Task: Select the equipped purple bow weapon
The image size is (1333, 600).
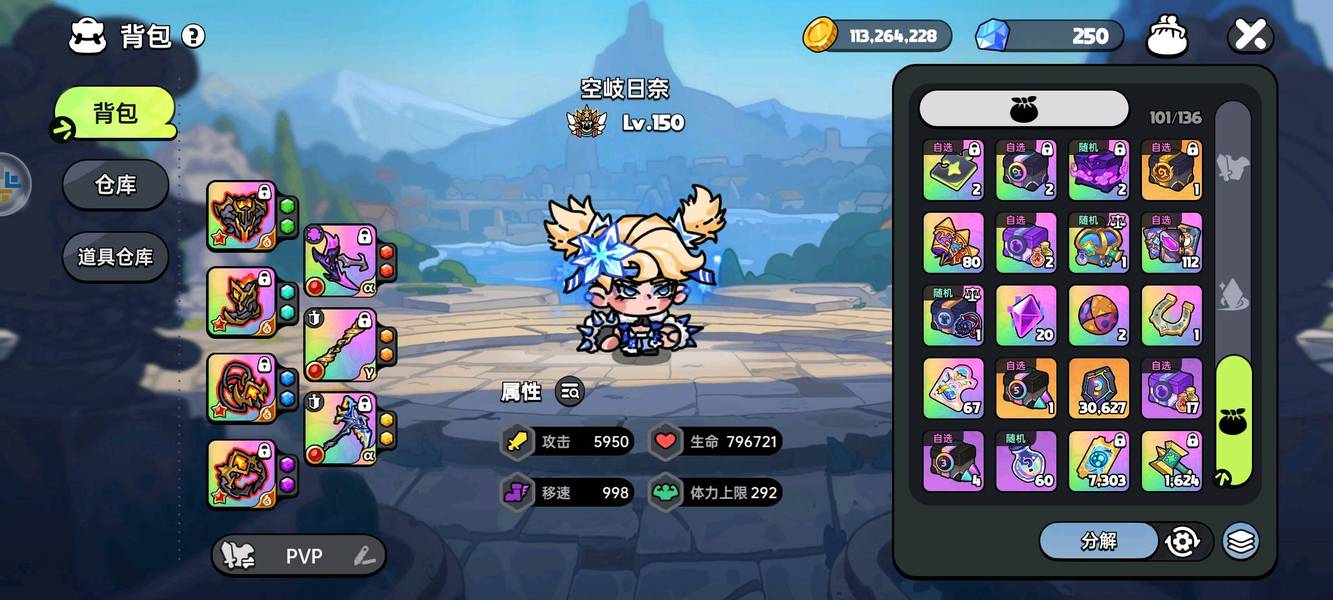Action: coord(340,261)
